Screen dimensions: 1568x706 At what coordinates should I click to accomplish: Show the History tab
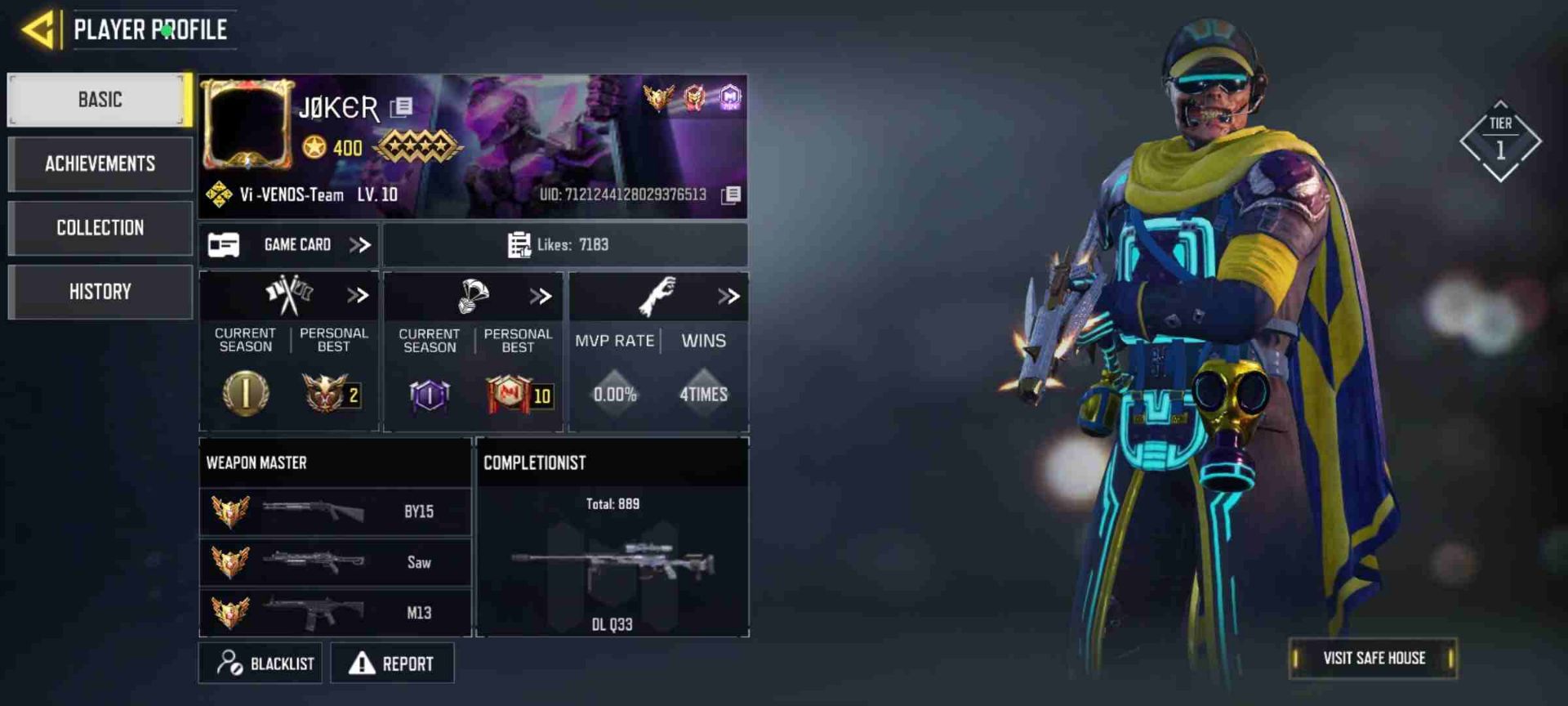point(100,292)
